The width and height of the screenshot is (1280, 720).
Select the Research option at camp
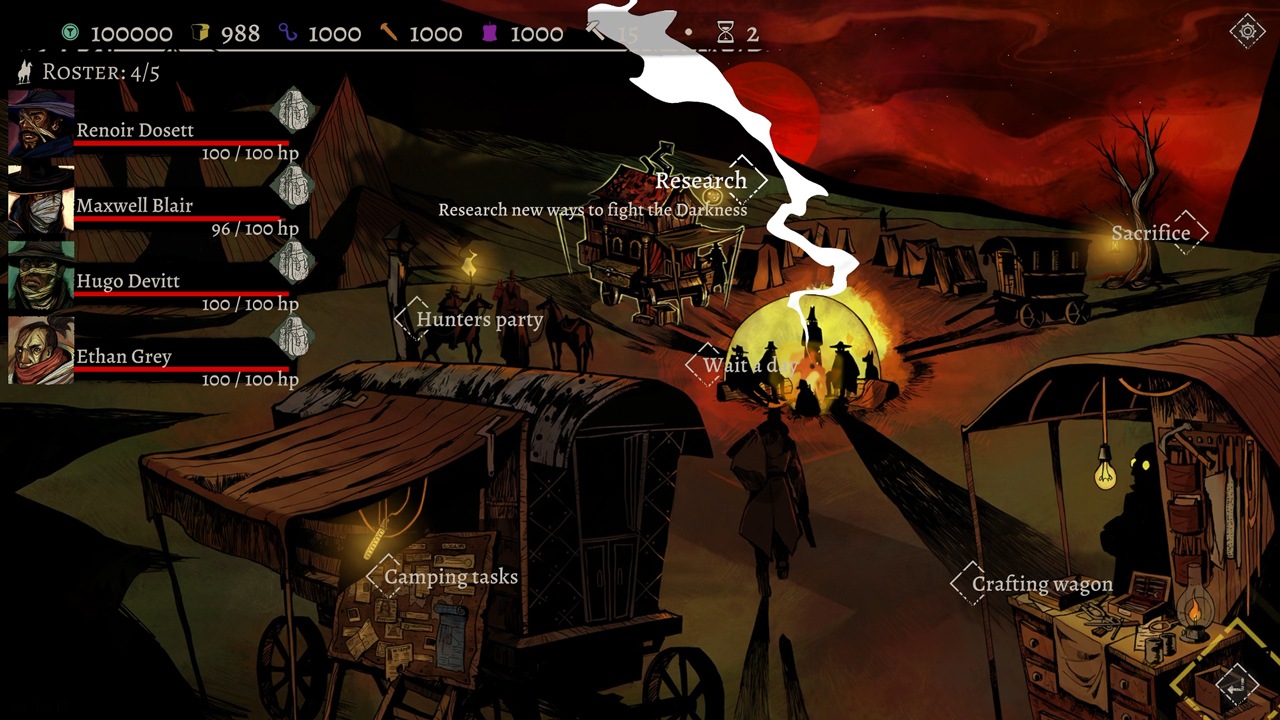tap(702, 181)
